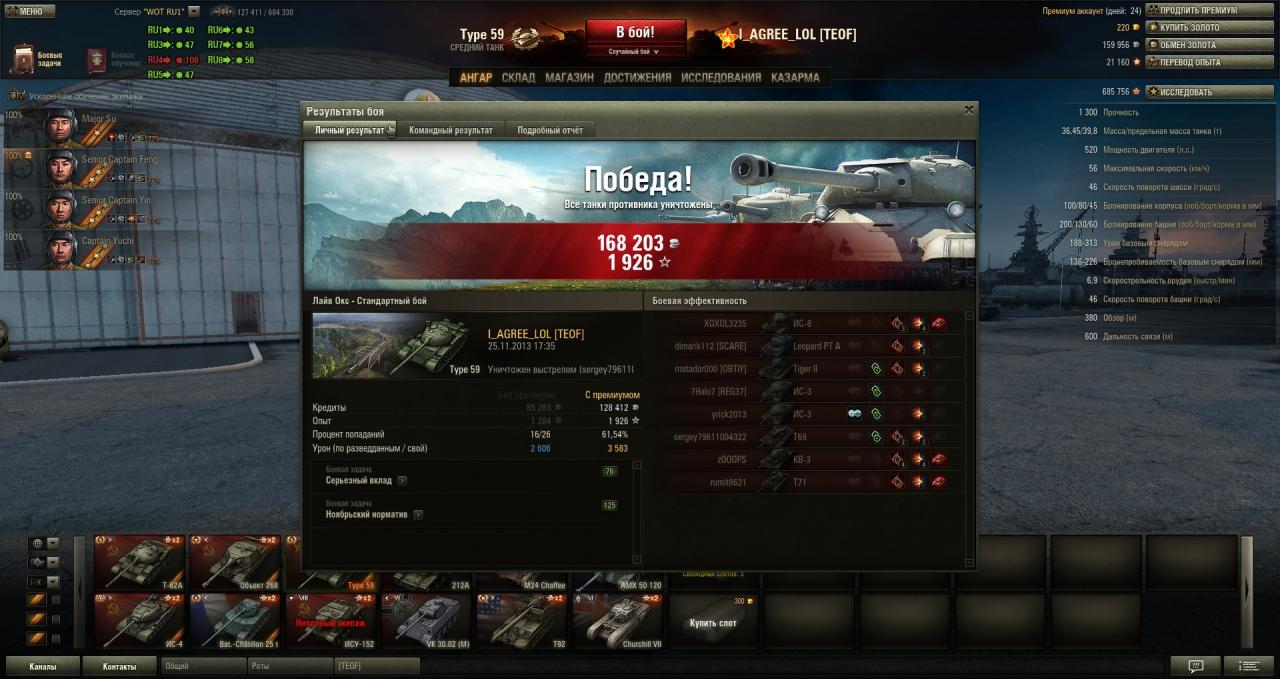Open the Каналы chat button
1280x679 pixels.
[42, 666]
